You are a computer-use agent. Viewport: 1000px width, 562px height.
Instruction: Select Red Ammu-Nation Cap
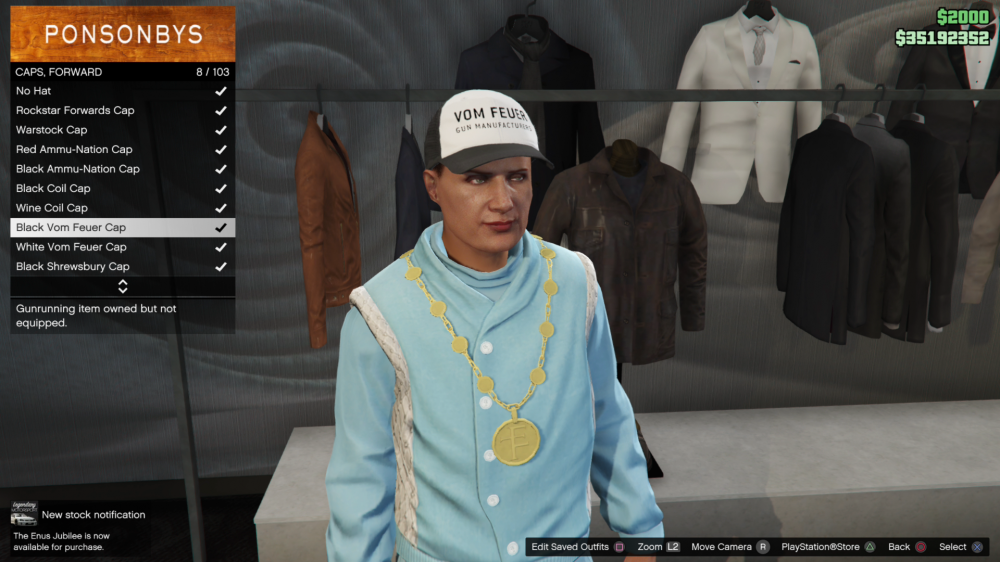(x=122, y=149)
